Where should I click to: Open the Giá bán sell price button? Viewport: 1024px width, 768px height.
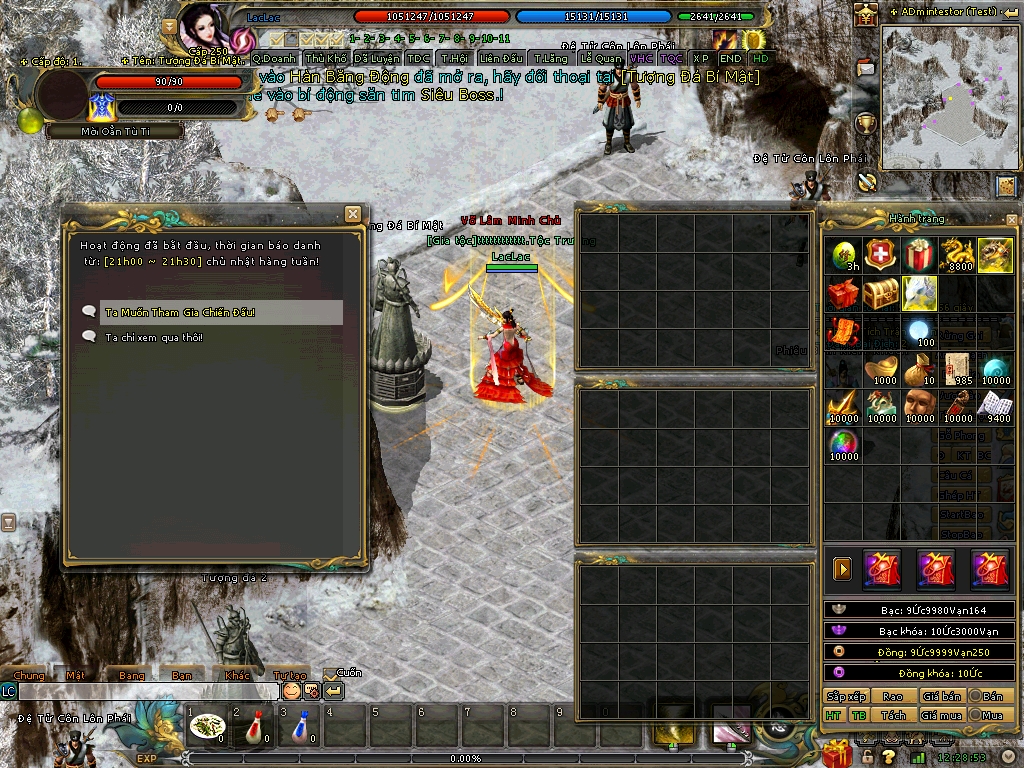(942, 696)
